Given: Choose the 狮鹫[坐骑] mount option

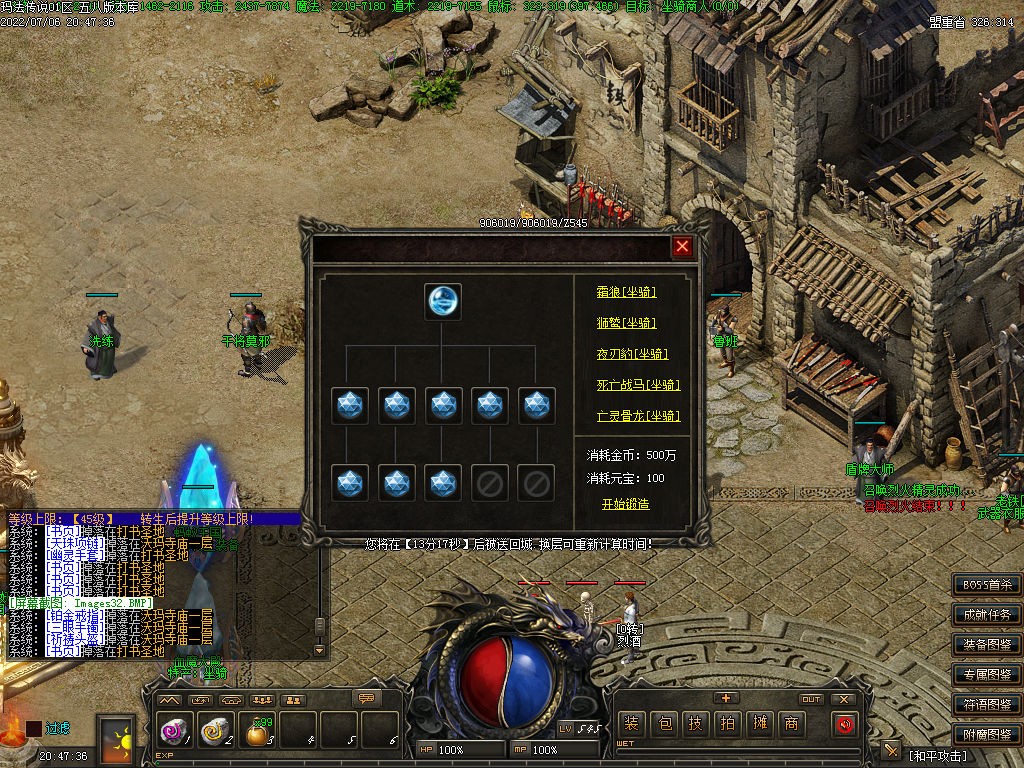Looking at the screenshot, I should click(x=626, y=323).
